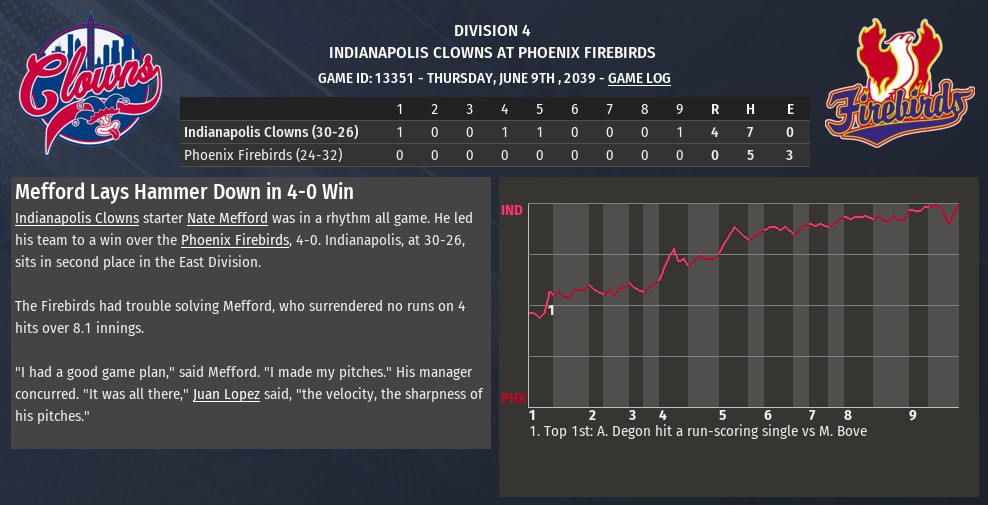Screen dimensions: 988x505
Task: Click the Clowns team logo
Action: pos(90,84)
